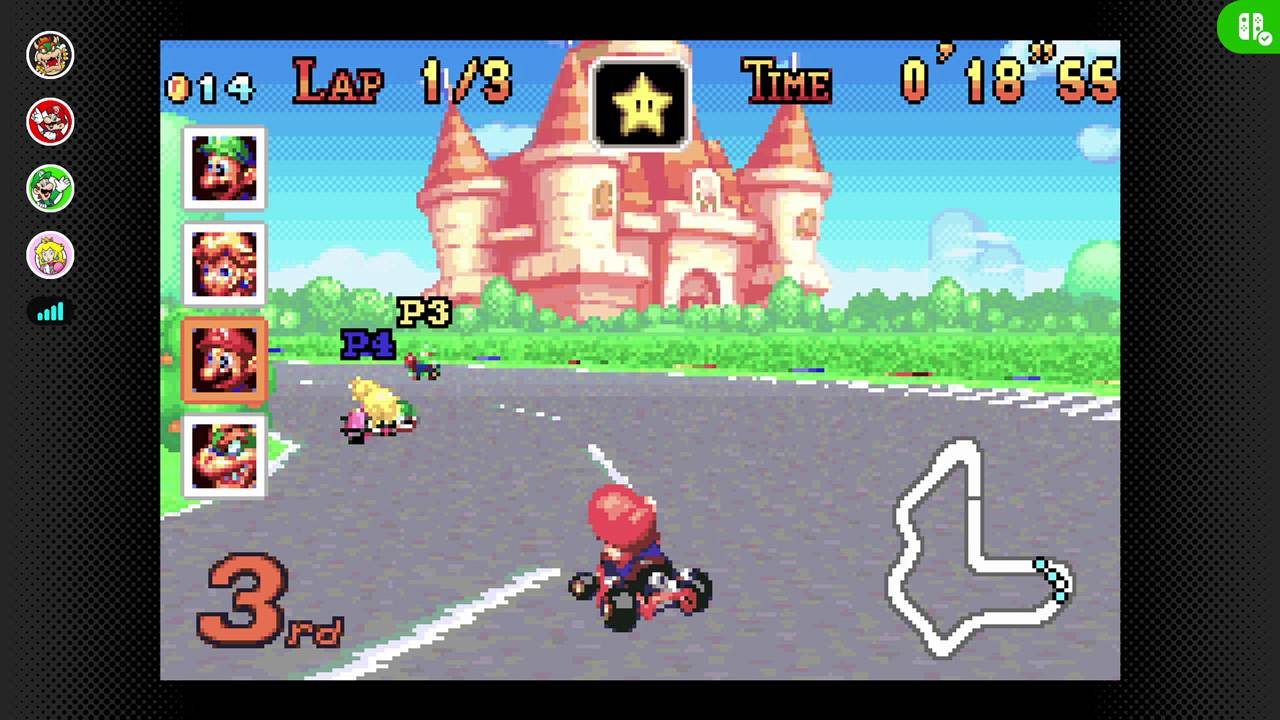1280x720 pixels.
Task: Select Wario's portrait in the race standings
Action: click(x=223, y=457)
